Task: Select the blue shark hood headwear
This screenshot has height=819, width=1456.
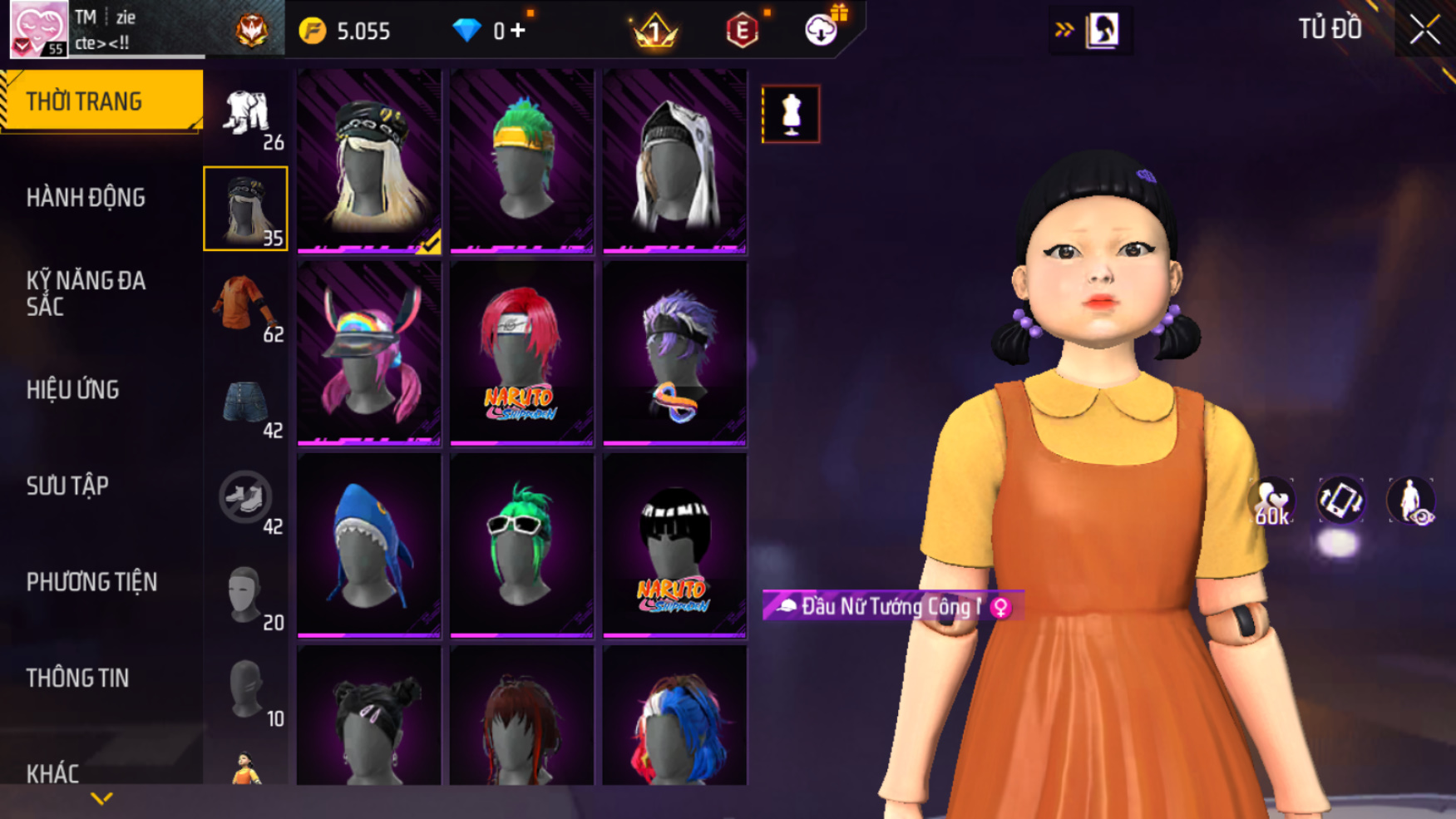Action: pos(369,545)
